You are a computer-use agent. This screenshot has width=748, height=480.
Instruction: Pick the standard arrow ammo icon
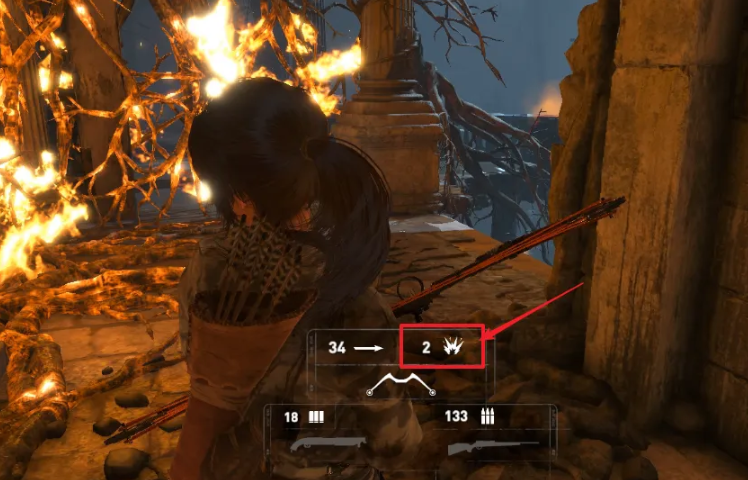tap(370, 347)
